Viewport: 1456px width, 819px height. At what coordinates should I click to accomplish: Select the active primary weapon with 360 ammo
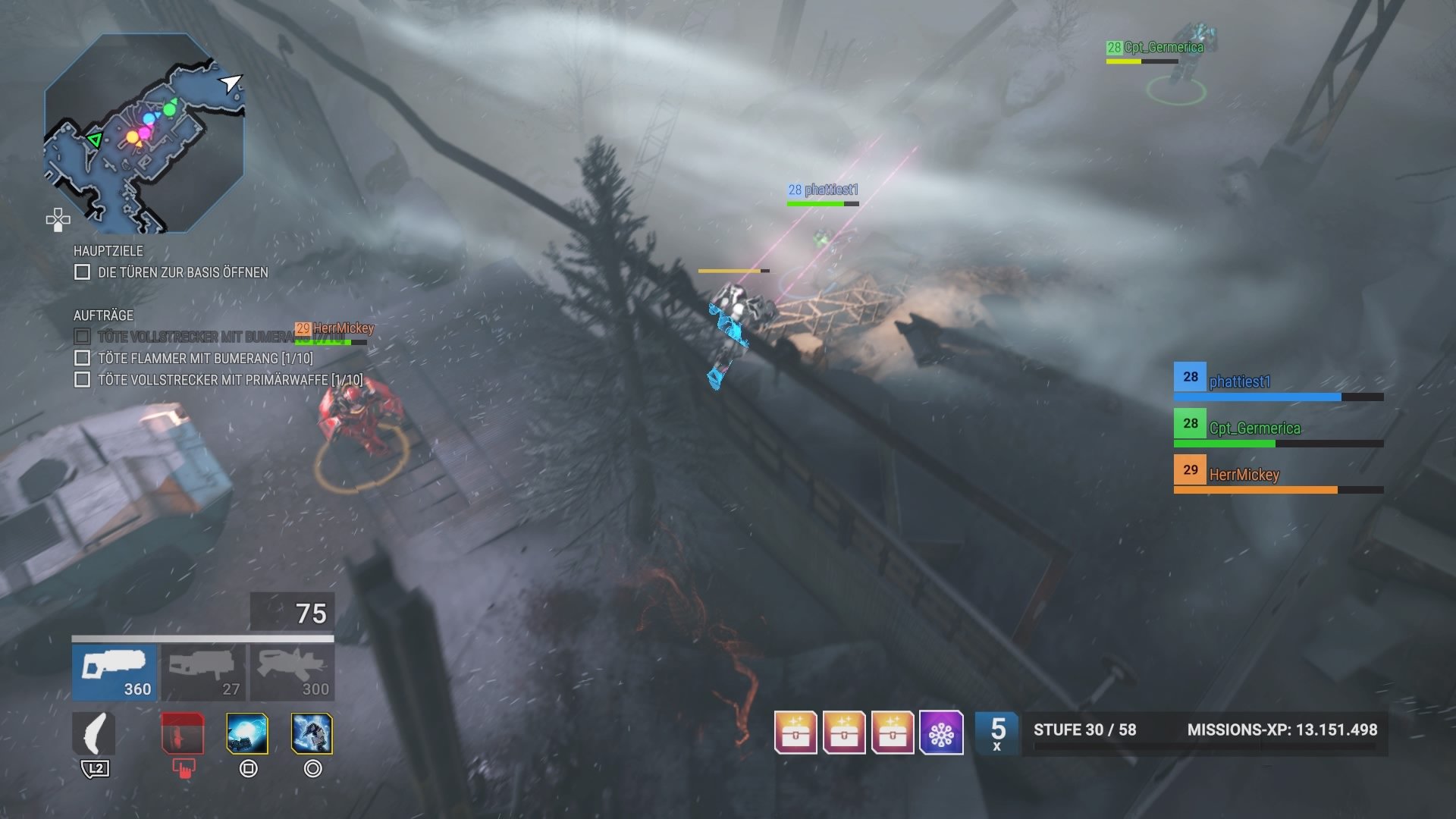click(x=115, y=672)
